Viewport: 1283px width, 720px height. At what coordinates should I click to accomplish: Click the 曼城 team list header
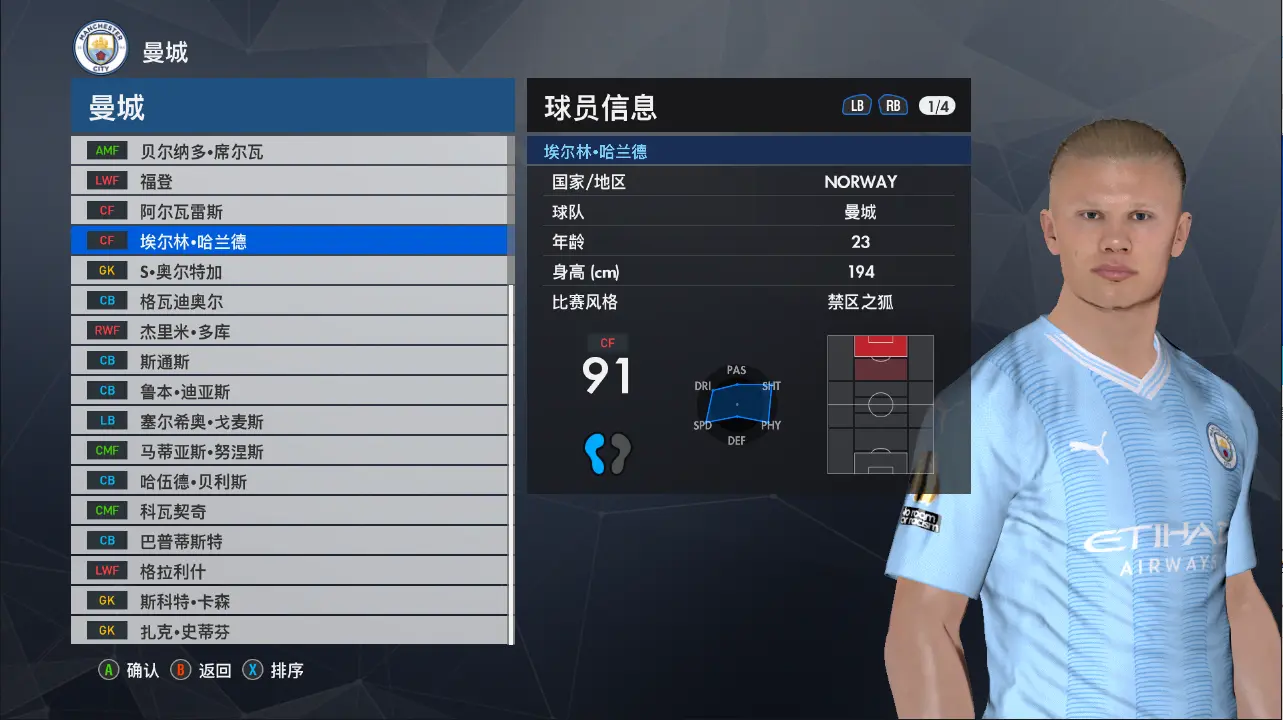[292, 107]
